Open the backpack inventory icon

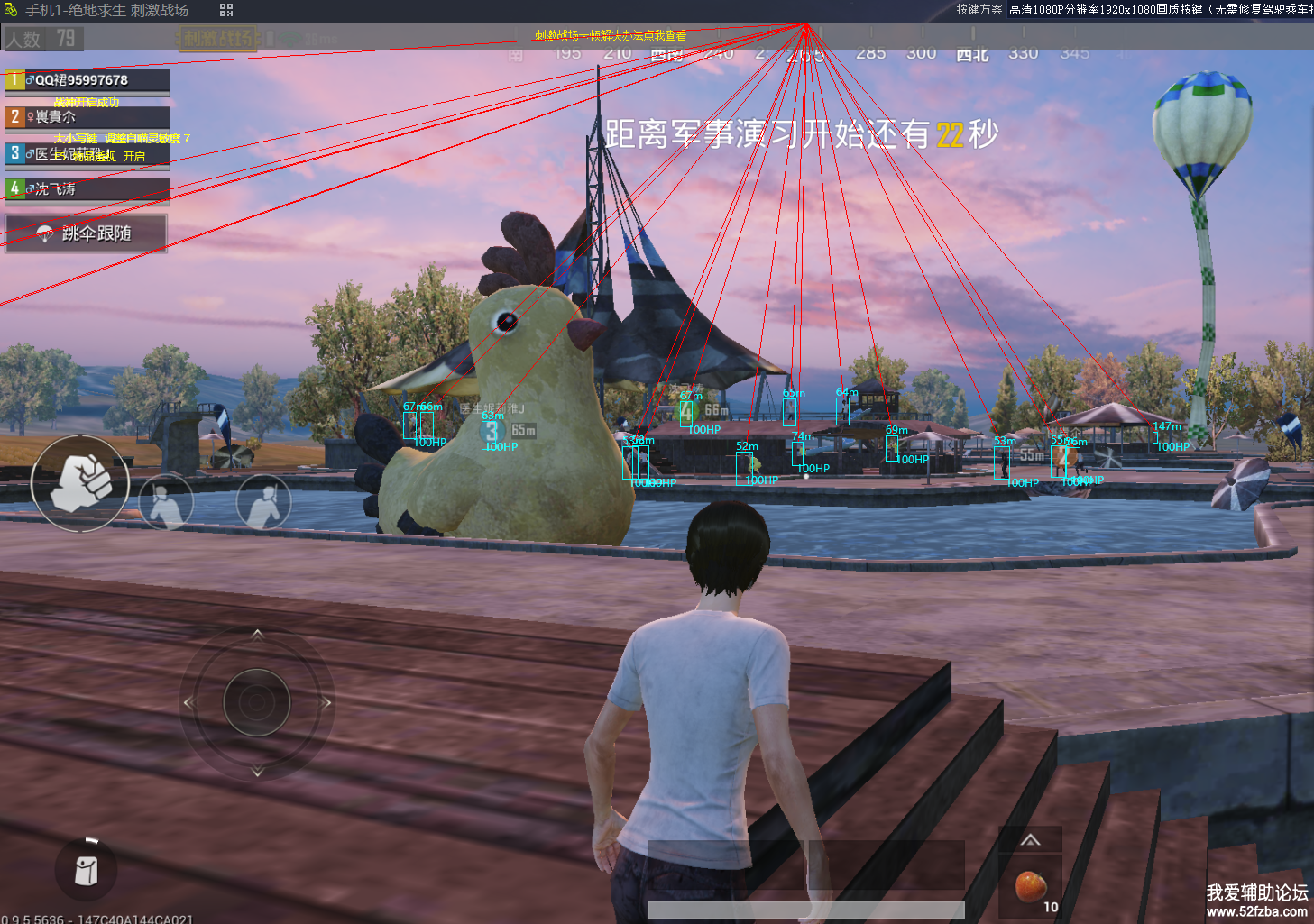click(x=87, y=870)
